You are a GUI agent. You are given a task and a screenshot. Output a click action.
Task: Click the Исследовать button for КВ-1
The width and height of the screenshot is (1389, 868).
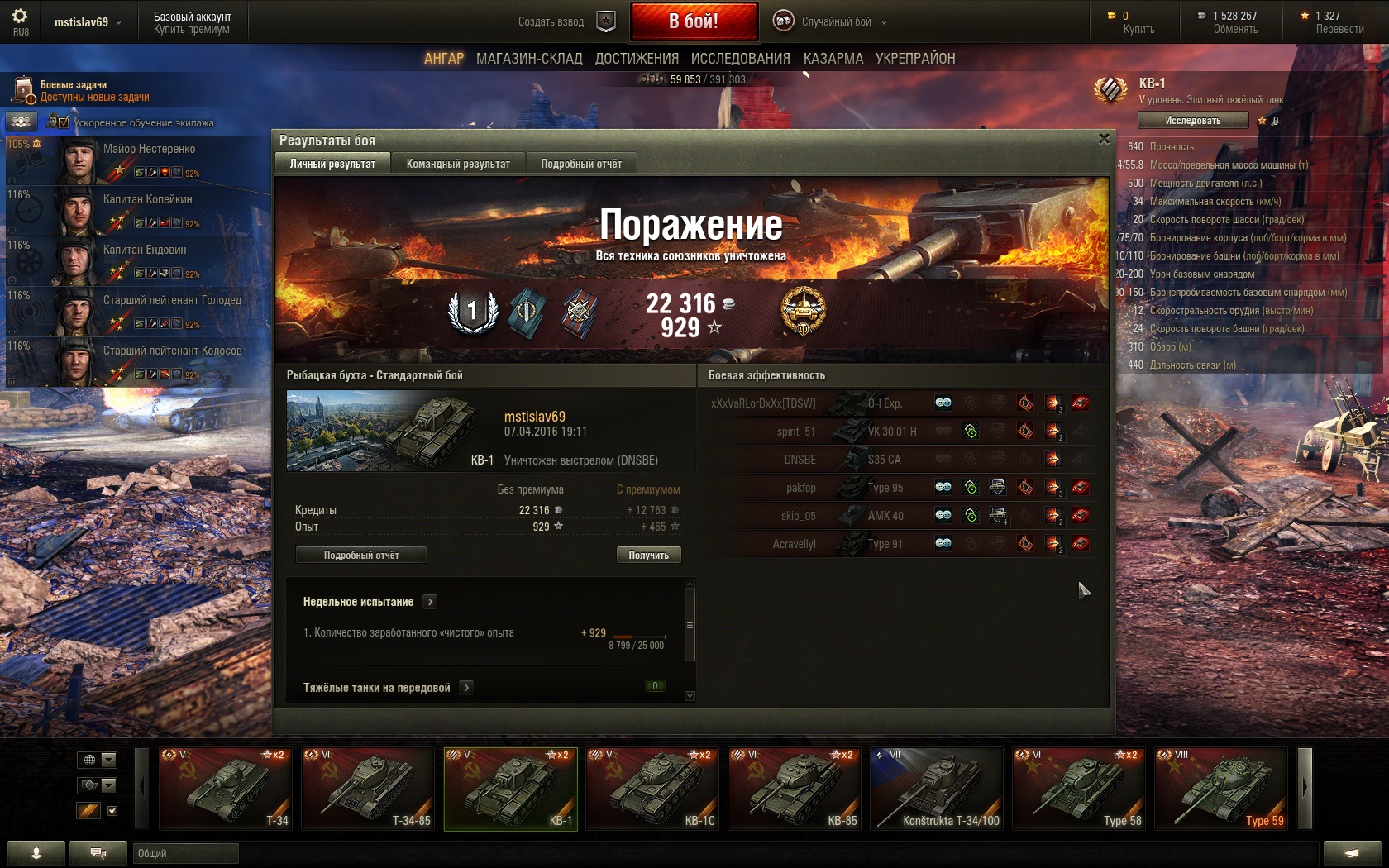1192,121
